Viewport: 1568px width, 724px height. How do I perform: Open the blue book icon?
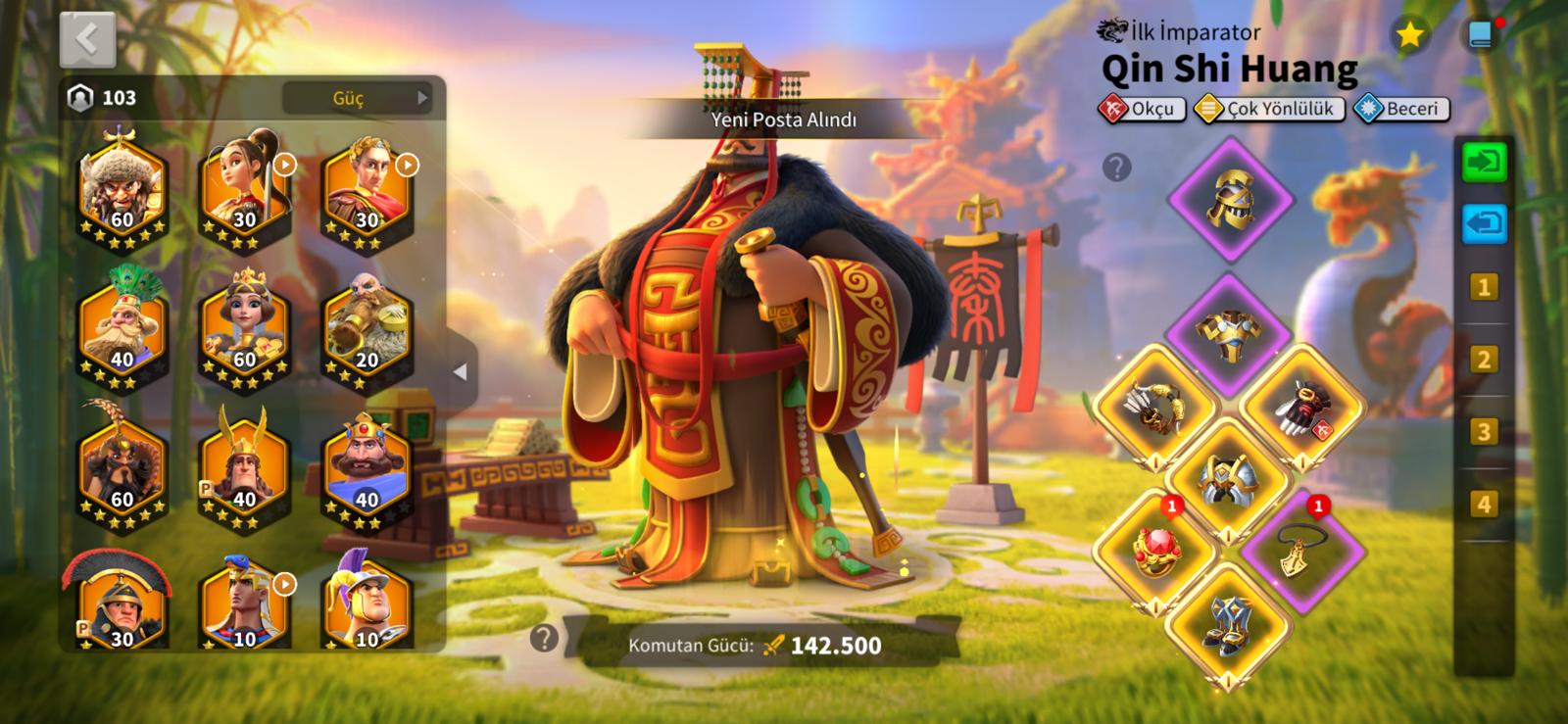pos(1481,36)
